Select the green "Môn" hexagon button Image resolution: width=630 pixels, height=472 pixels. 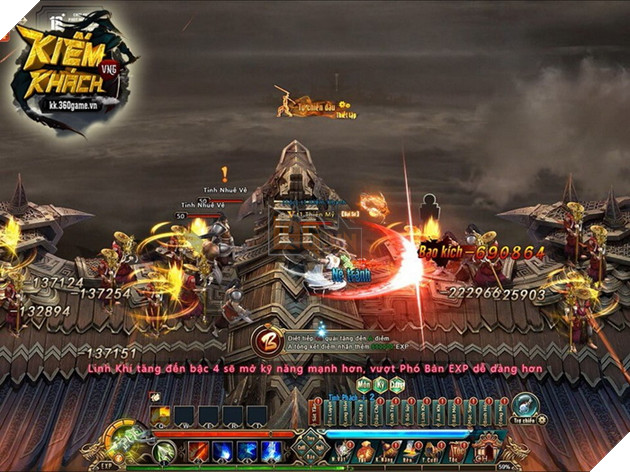tap(363, 383)
